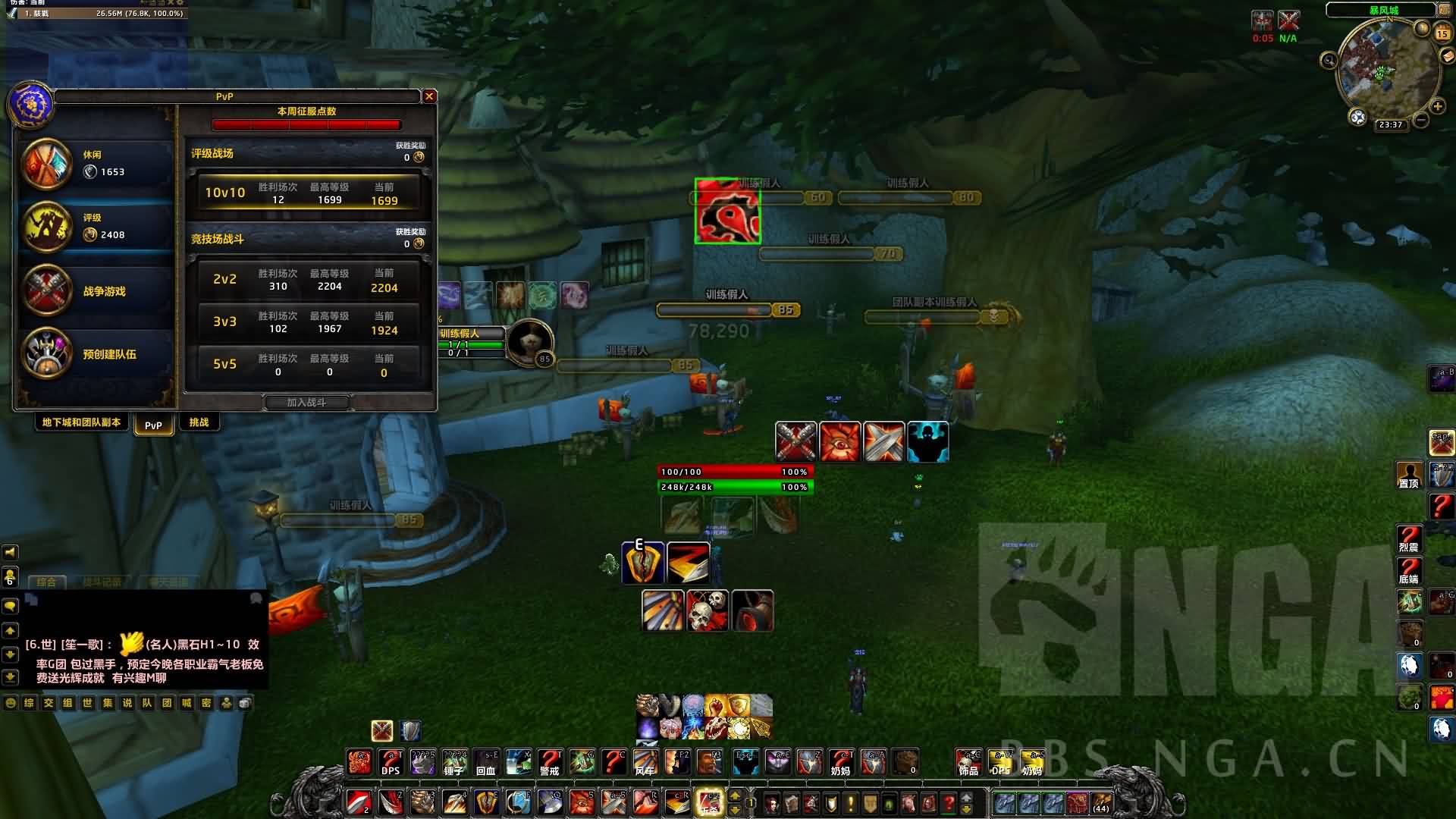Open the mail envelope icon by minimap
The width and height of the screenshot is (1456, 819).
pos(1448,57)
